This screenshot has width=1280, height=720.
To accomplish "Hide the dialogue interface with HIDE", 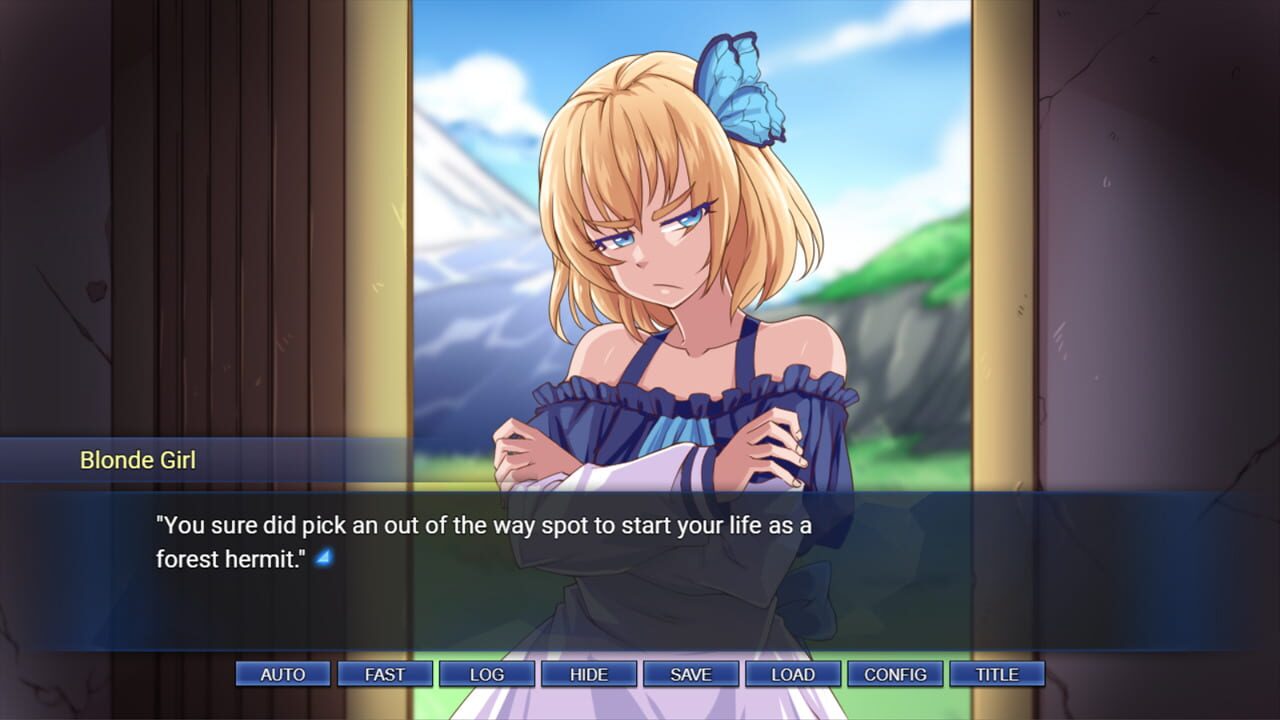I will 589,674.
